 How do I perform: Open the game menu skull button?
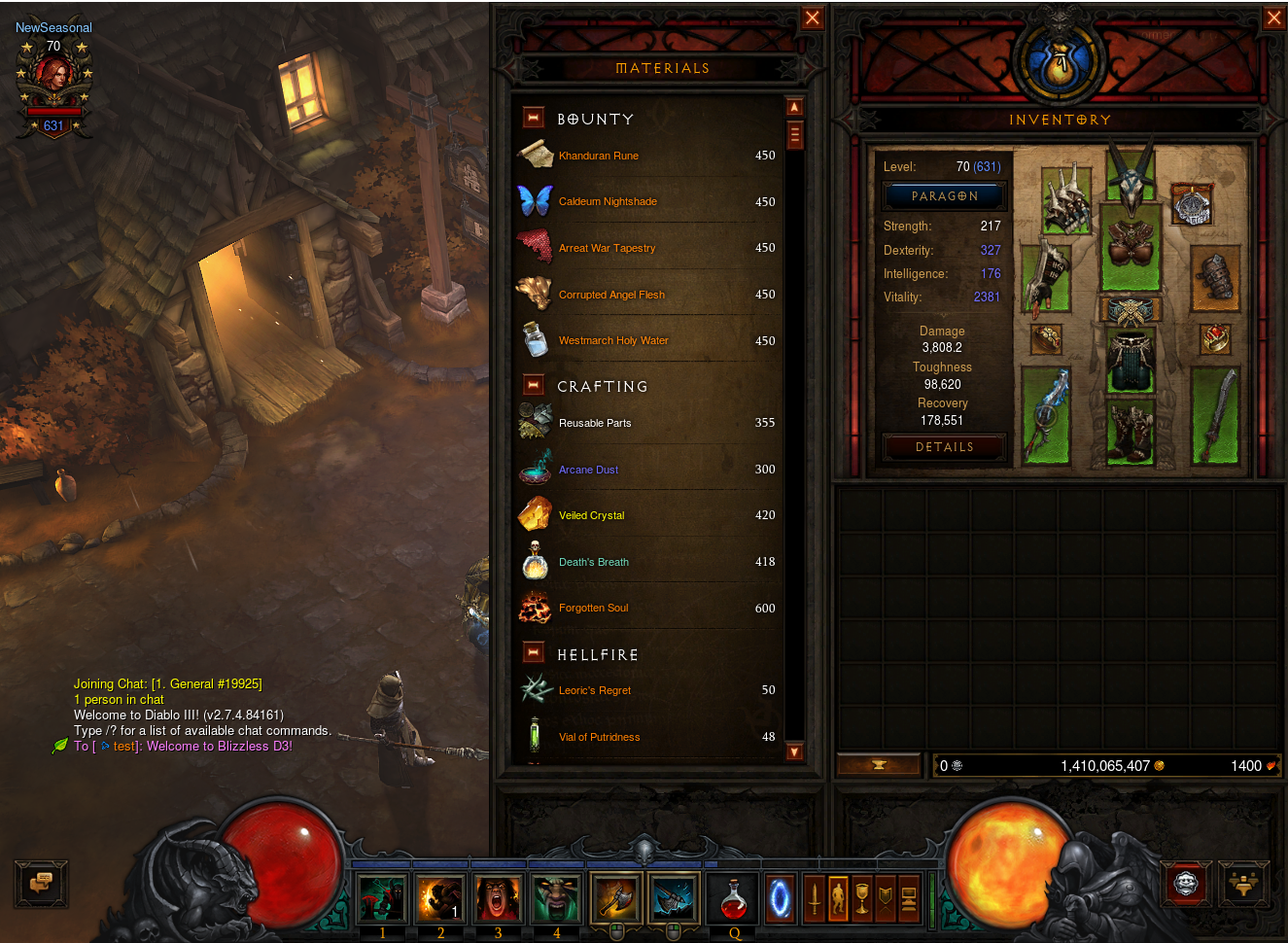pos(1186,884)
